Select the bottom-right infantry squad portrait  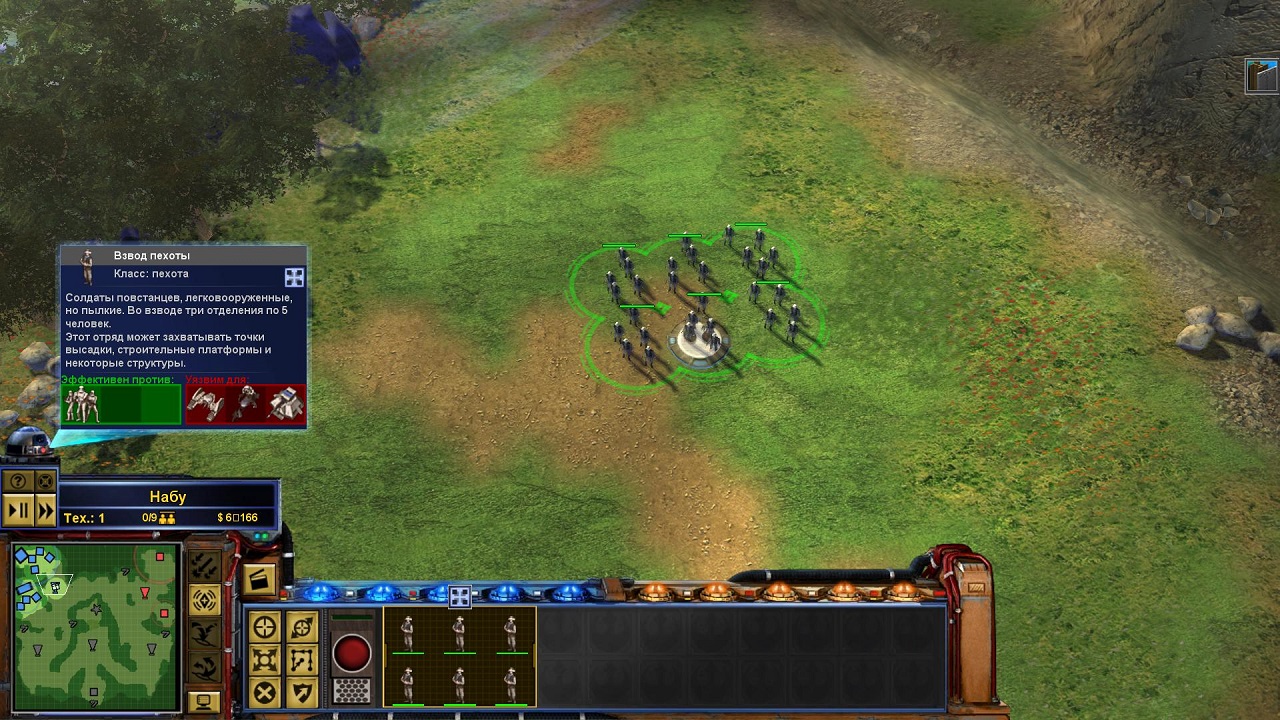point(511,683)
